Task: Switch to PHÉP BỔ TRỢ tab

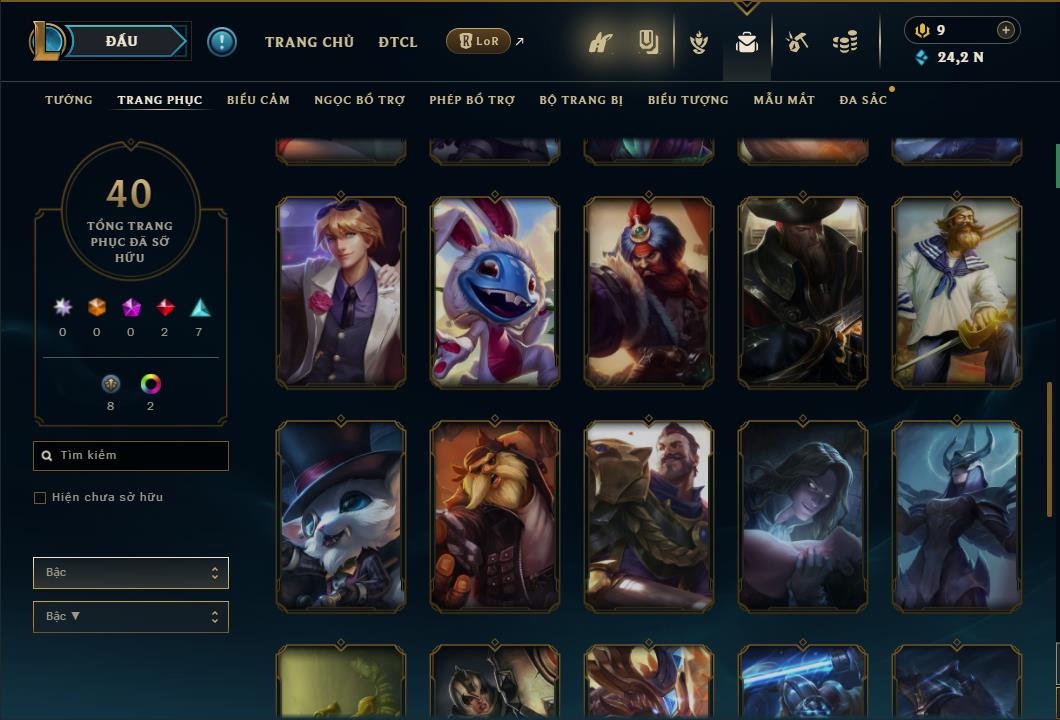Action: 472,100
